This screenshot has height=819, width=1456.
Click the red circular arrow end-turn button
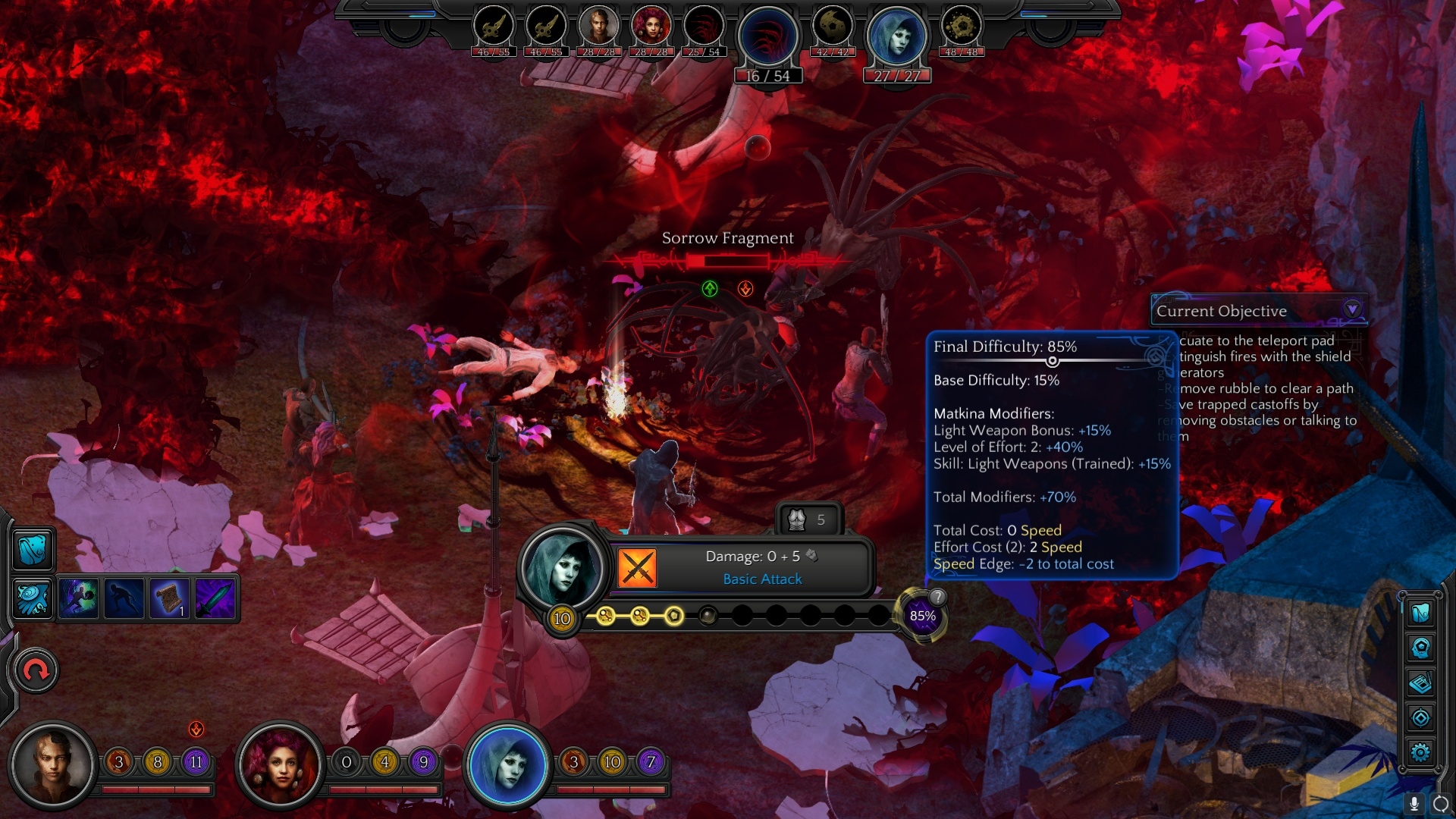tap(36, 671)
